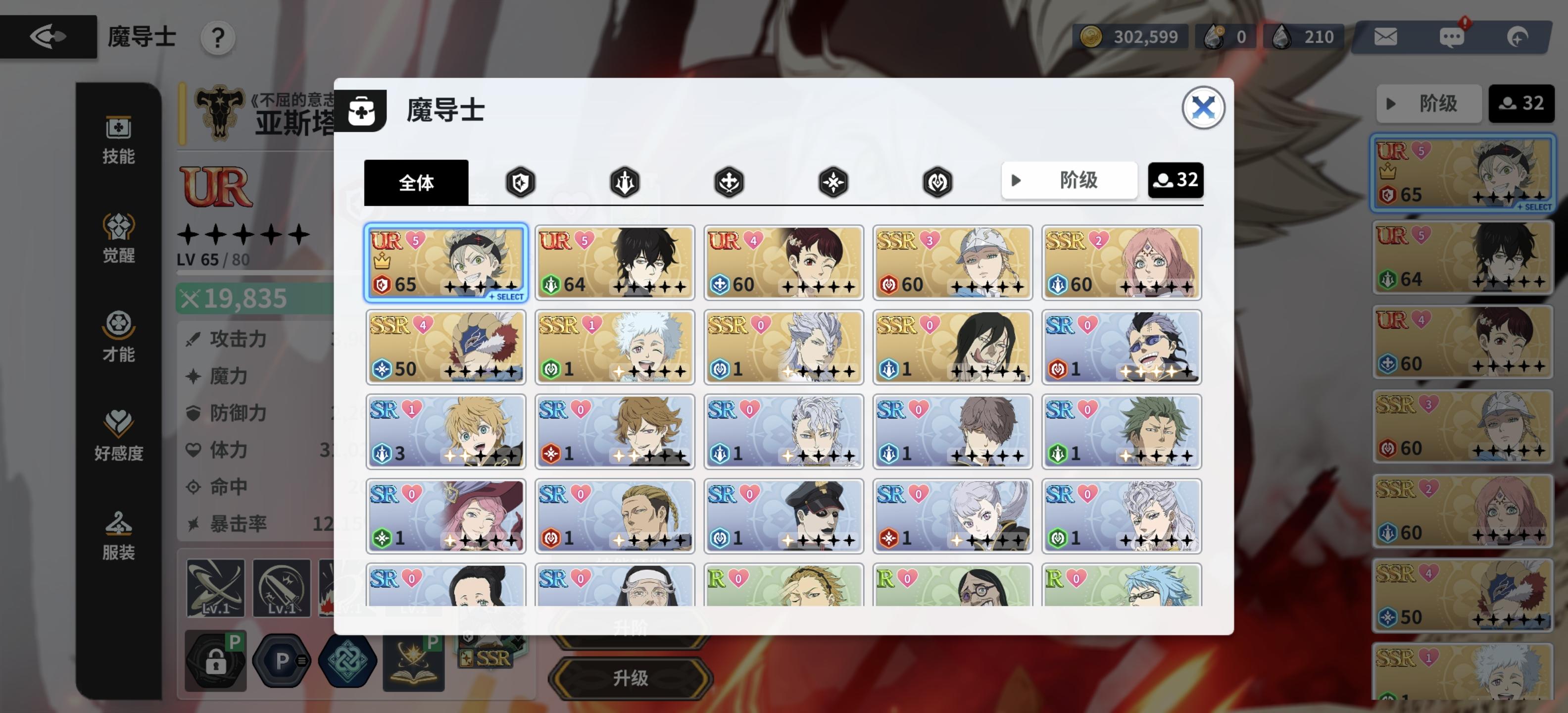This screenshot has width=1568, height=713.
Task: Open the mail inbox icon at top right
Action: pyautogui.click(x=1386, y=37)
